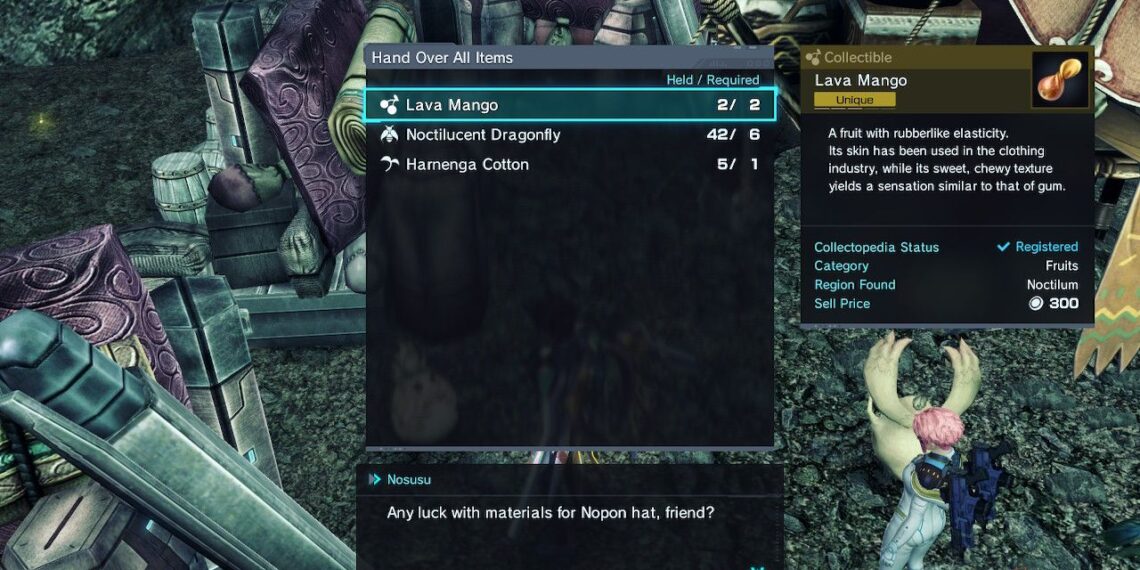Advance Nosusu's dialogue box
This screenshot has width=1140, height=570.
tap(570, 515)
